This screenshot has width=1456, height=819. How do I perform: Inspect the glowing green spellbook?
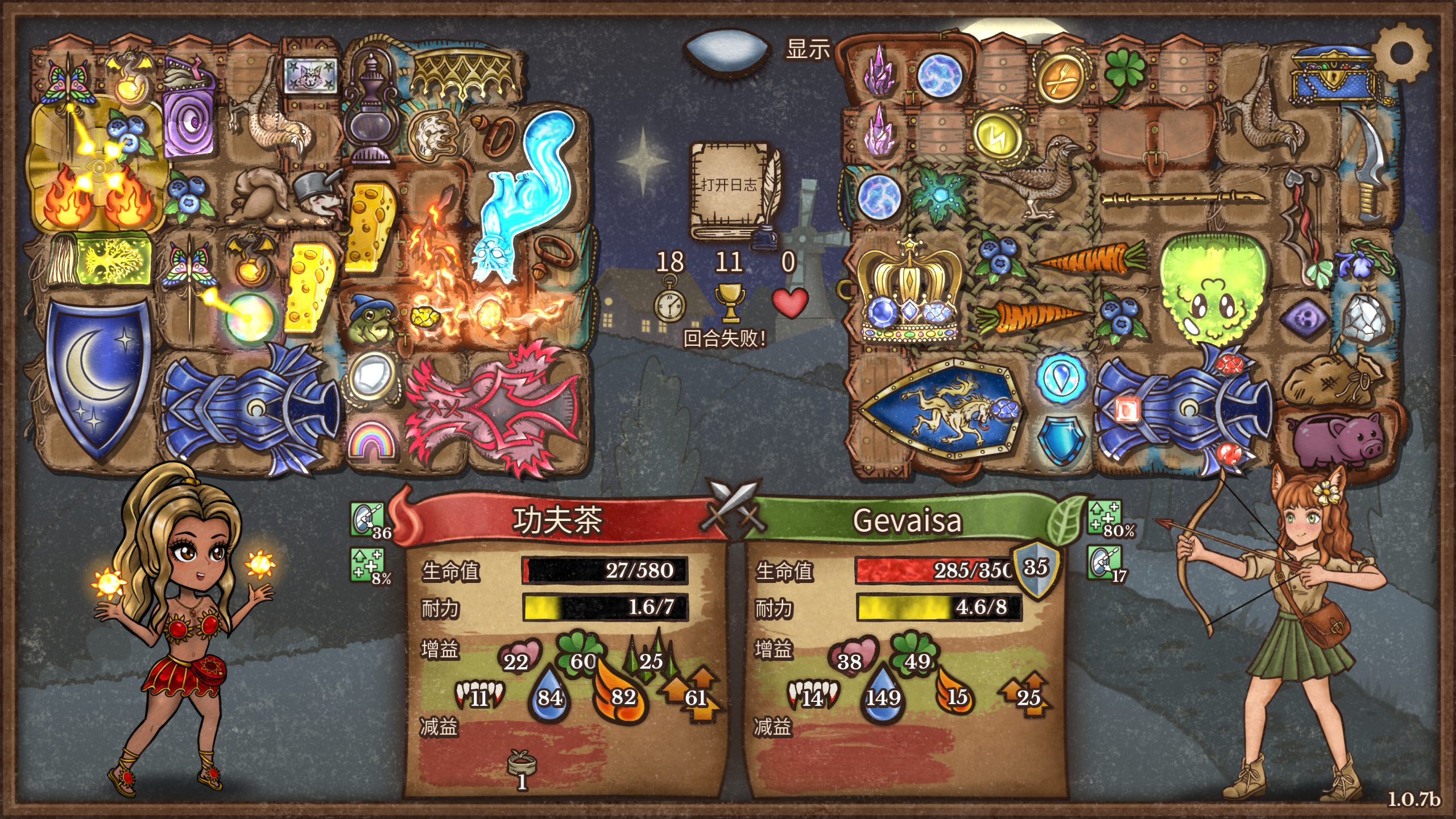coord(101,259)
